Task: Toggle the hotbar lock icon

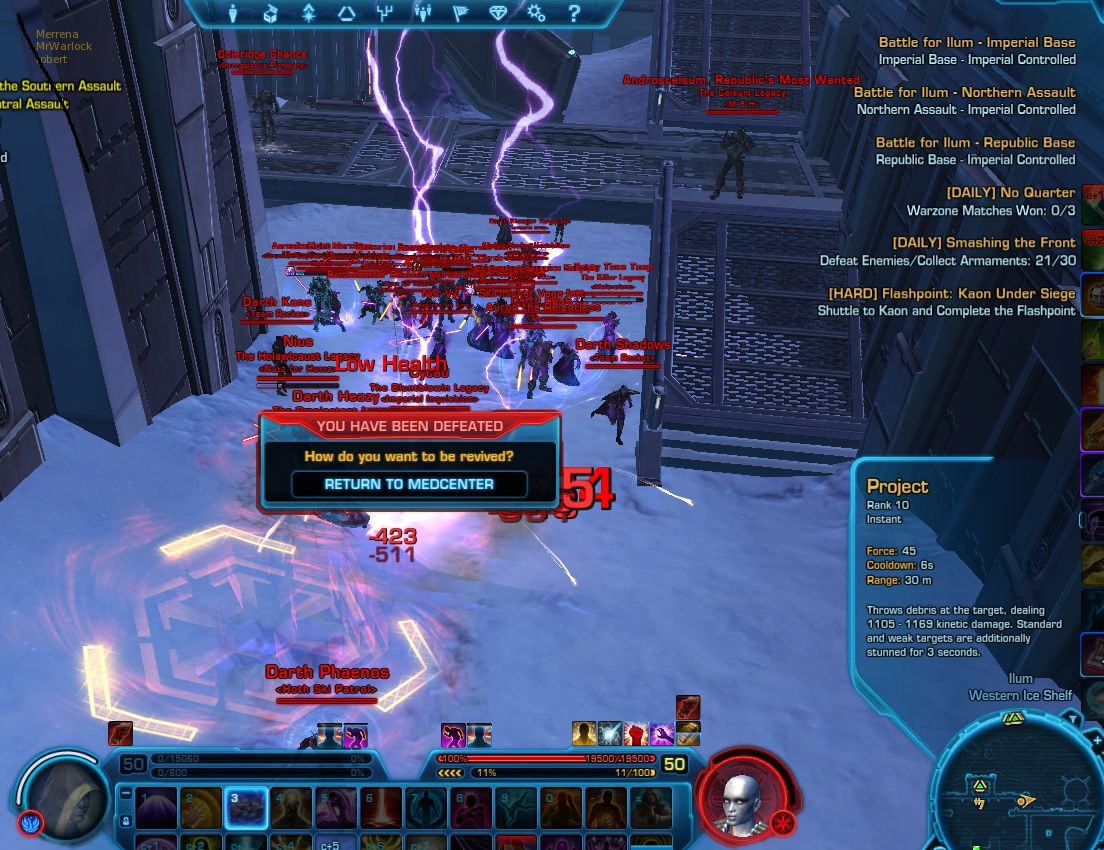Action: coord(125,820)
